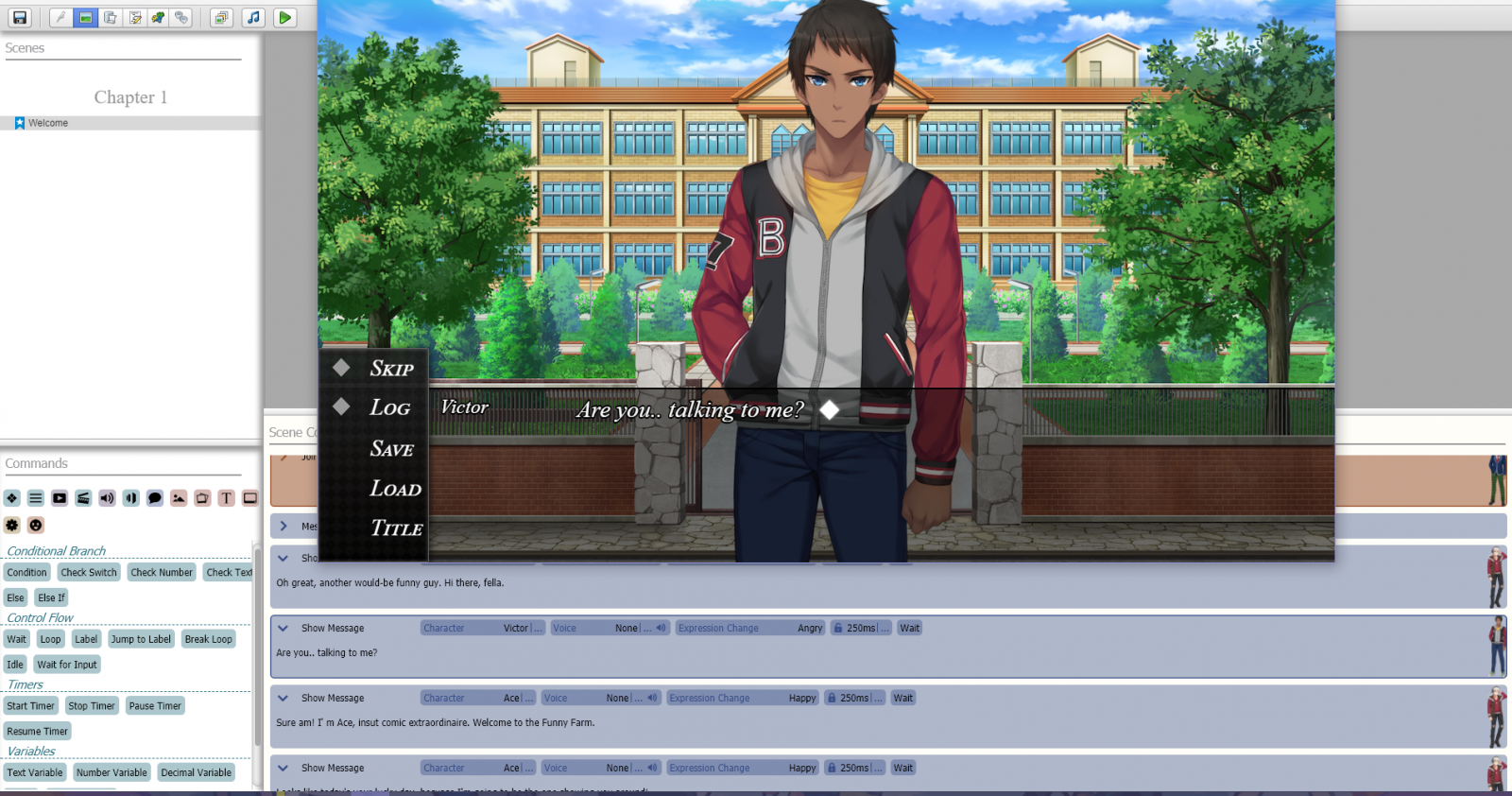
Task: Click the Jump to Label command button
Action: (141, 638)
